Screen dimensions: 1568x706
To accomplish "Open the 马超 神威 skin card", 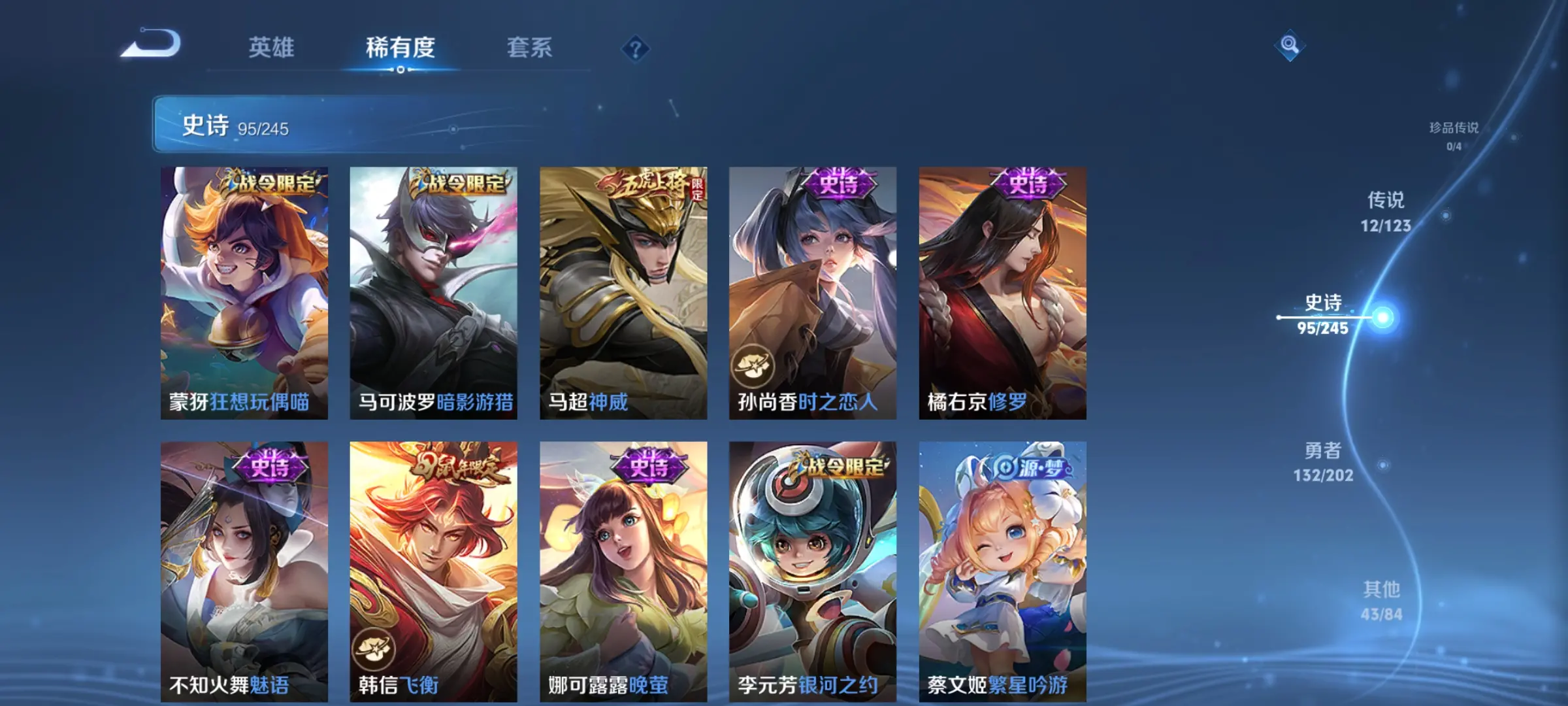I will (x=623, y=292).
